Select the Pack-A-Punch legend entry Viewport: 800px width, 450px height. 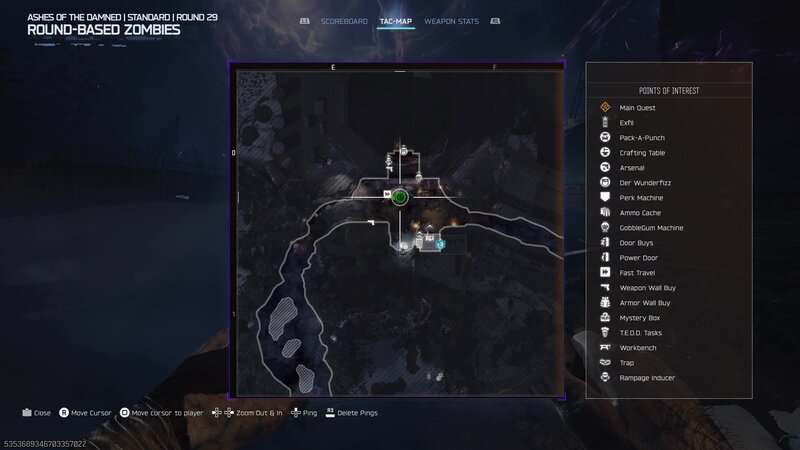tap(642, 137)
